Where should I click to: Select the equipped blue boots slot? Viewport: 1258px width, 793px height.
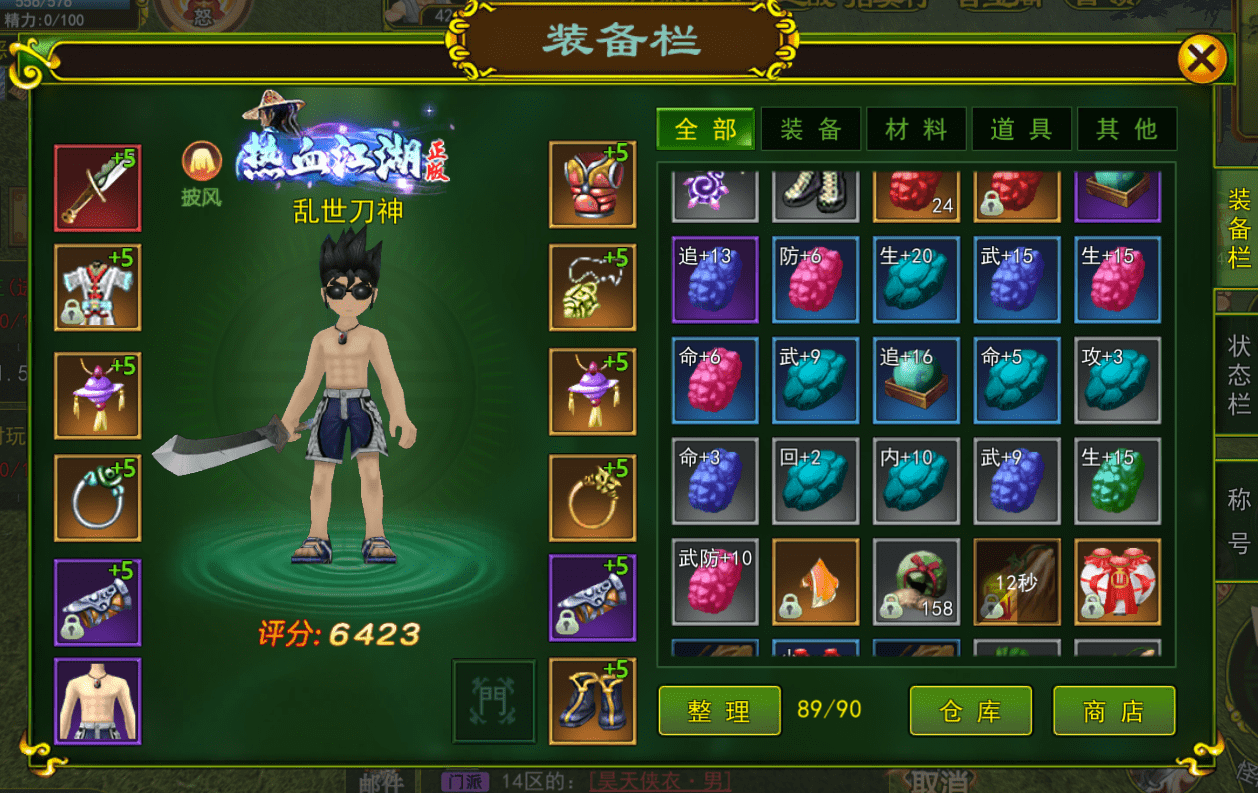point(592,700)
